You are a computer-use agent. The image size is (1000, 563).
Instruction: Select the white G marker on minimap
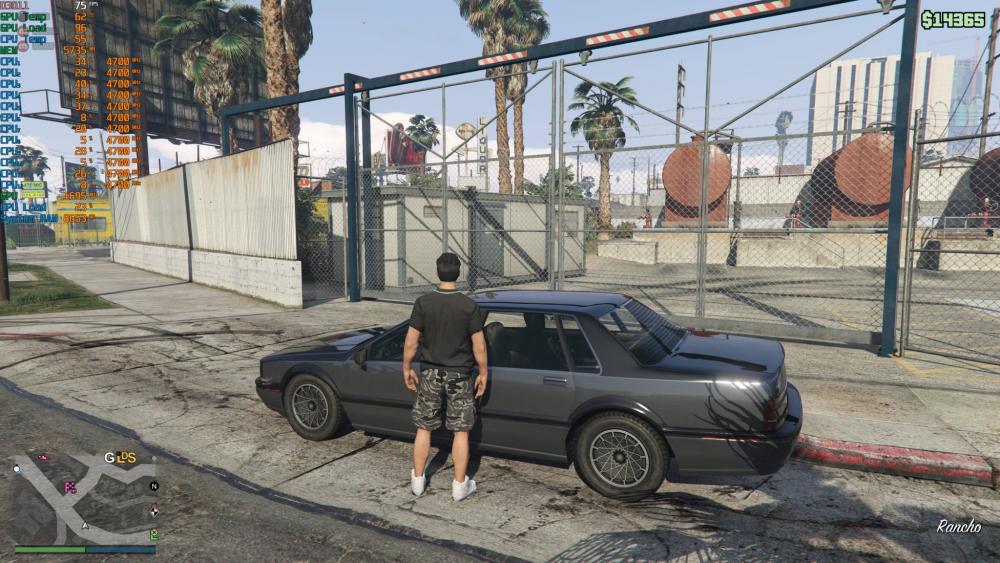pos(109,458)
